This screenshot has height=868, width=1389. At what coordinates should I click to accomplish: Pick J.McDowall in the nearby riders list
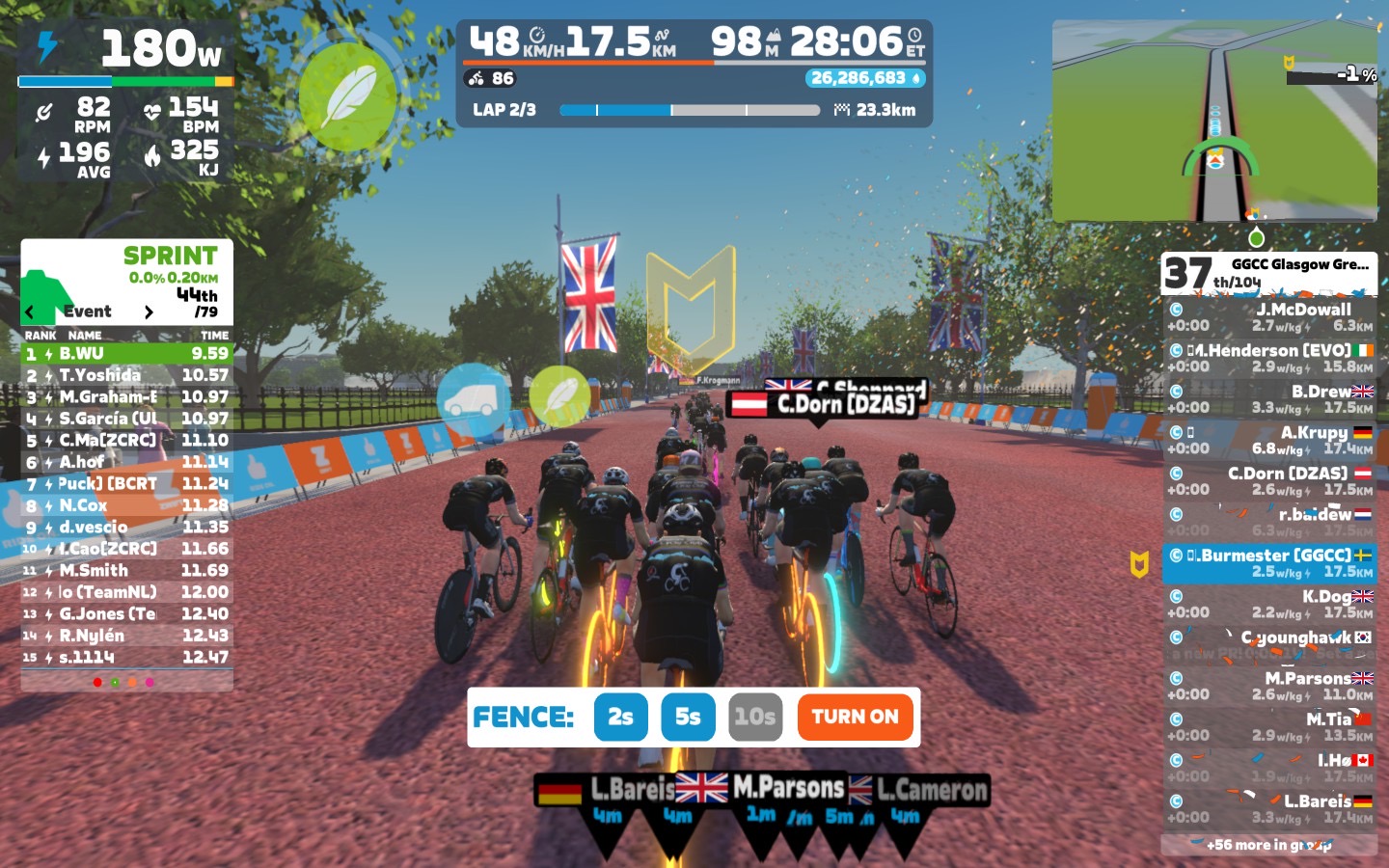[x=1268, y=317]
